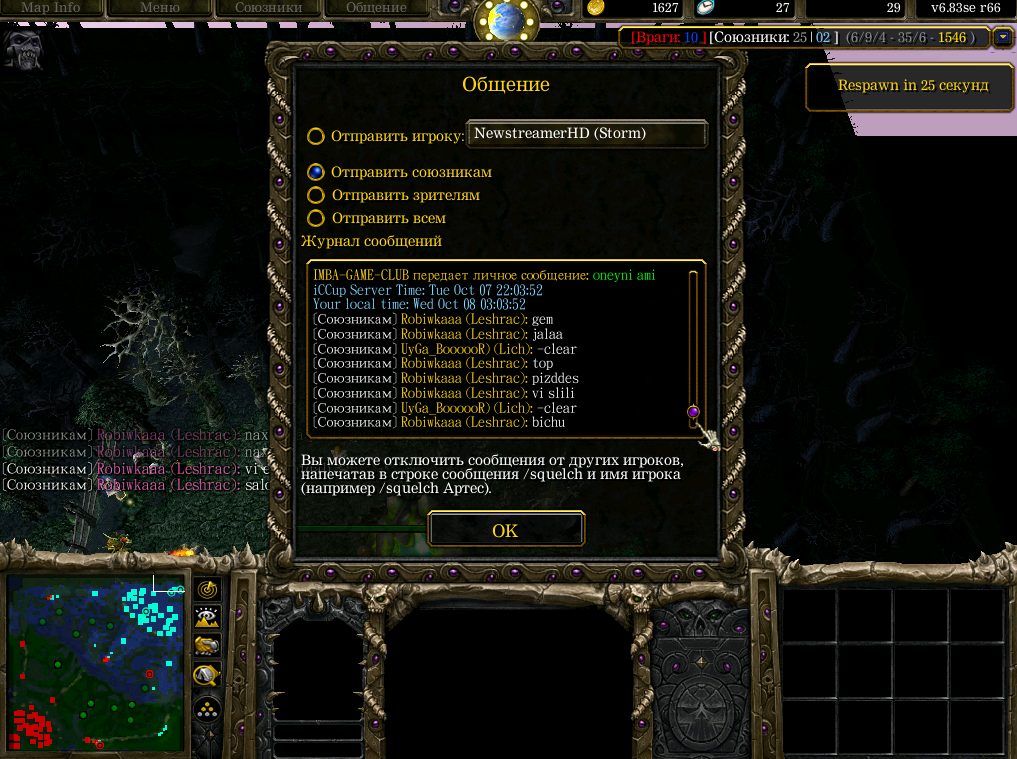Image resolution: width=1017 pixels, height=759 pixels.
Task: Click on the minimap
Action: point(97,664)
